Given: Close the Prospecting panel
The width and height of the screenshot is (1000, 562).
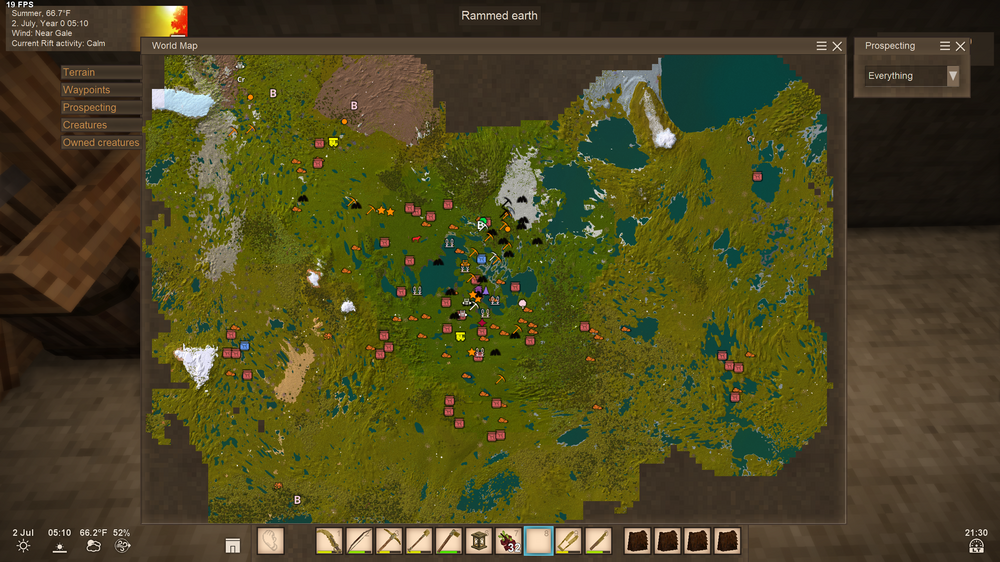Looking at the screenshot, I should [960, 46].
